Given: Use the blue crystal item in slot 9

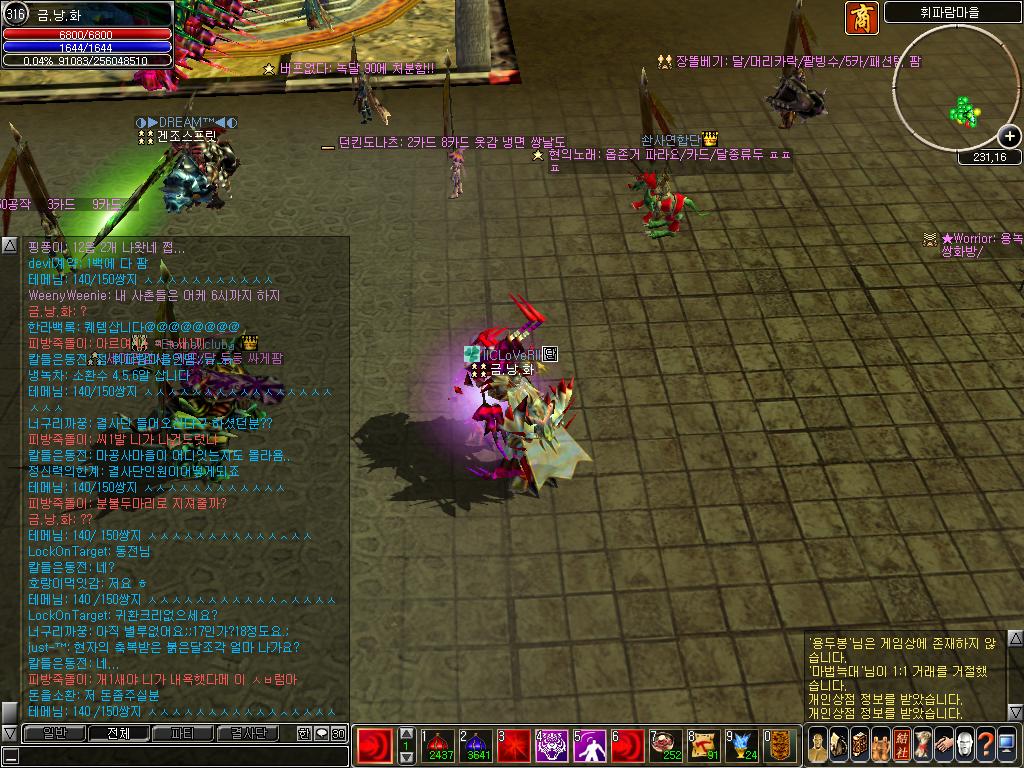Looking at the screenshot, I should pyautogui.click(x=742, y=745).
